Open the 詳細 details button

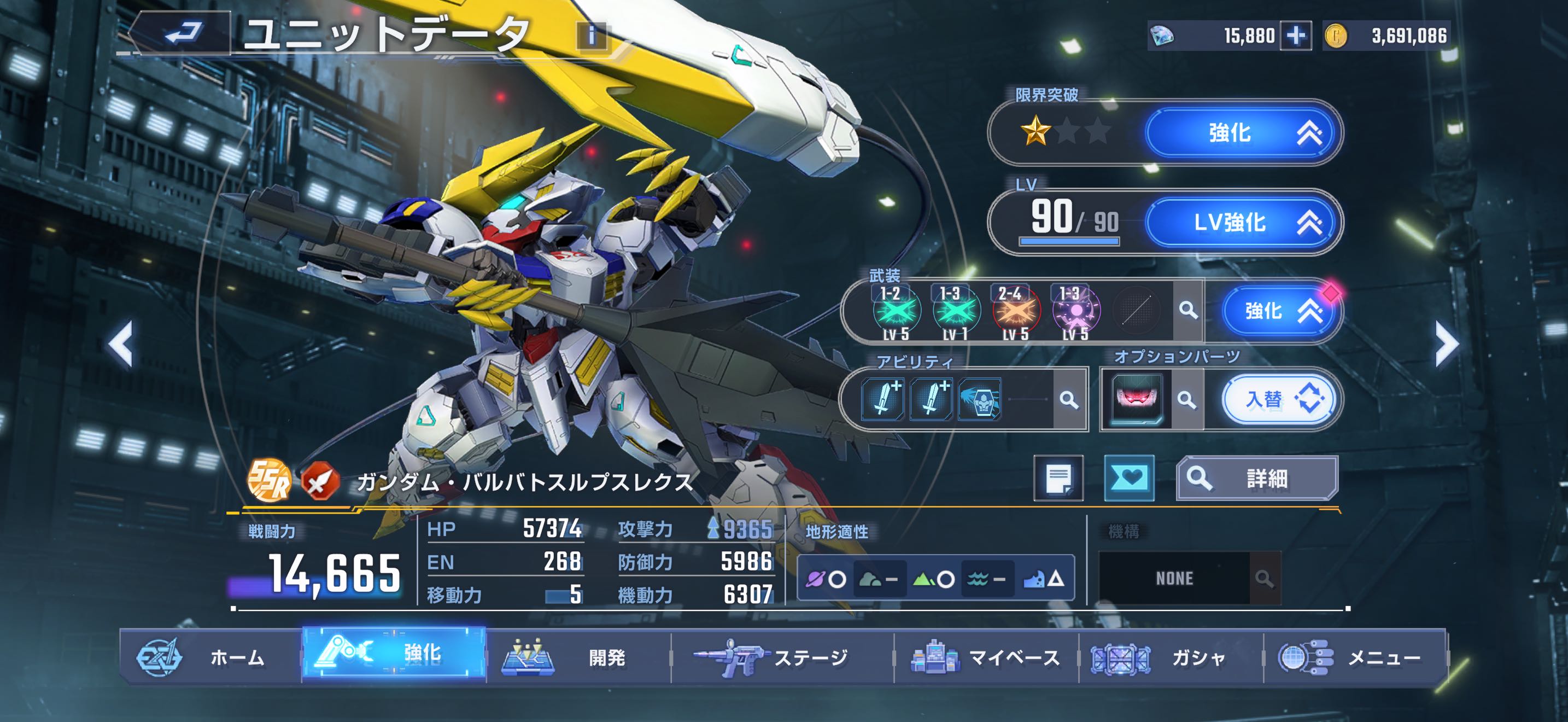point(1256,479)
